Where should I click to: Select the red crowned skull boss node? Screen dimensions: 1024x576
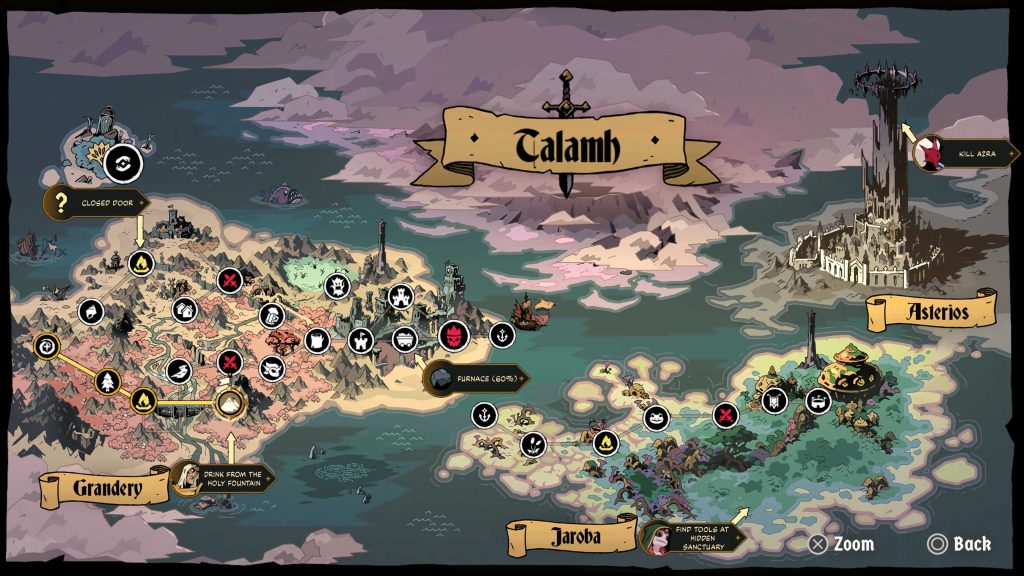[453, 336]
